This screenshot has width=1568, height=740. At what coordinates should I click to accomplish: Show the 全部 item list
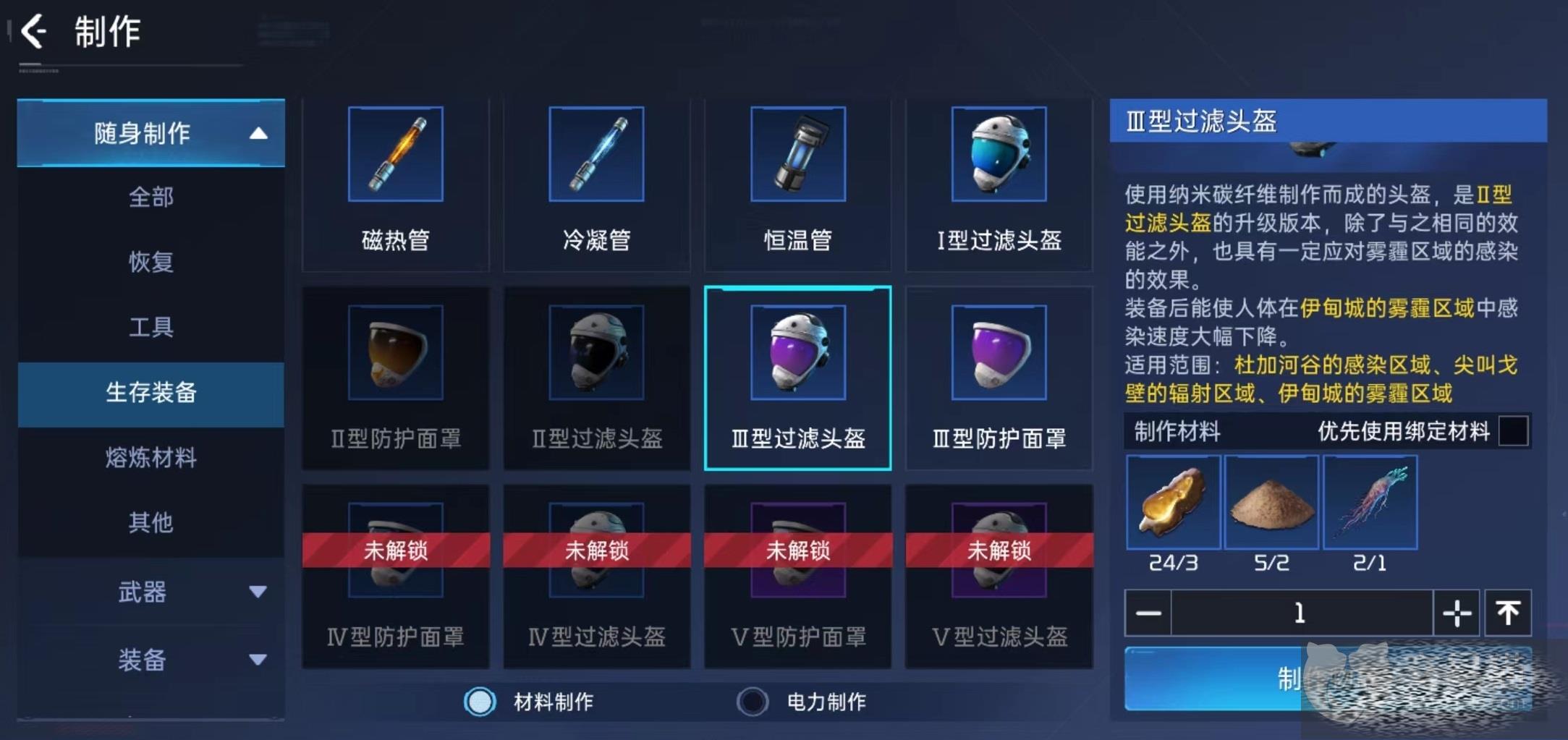[x=151, y=197]
